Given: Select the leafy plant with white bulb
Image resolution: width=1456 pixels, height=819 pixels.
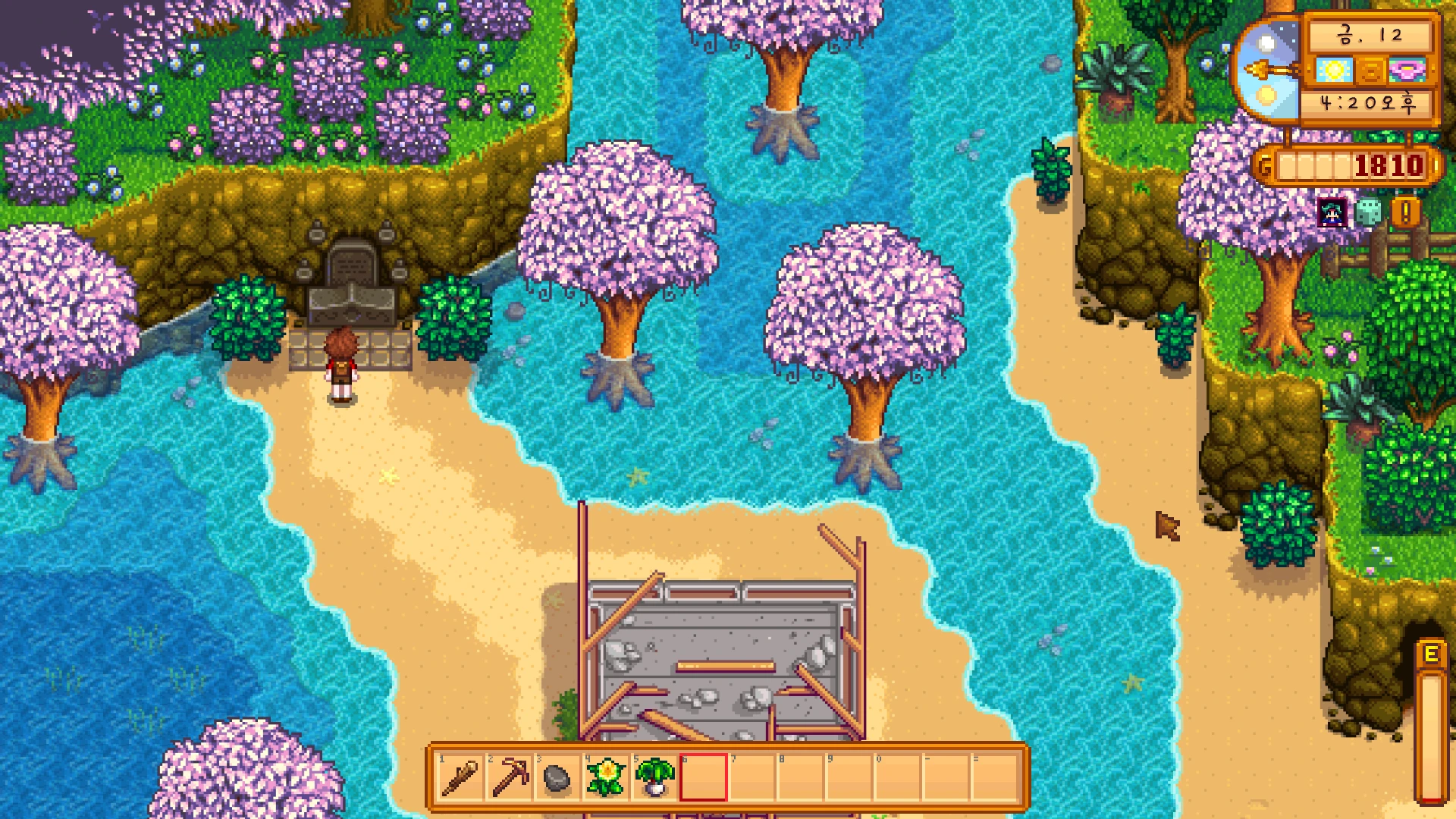Looking at the screenshot, I should click(x=654, y=777).
